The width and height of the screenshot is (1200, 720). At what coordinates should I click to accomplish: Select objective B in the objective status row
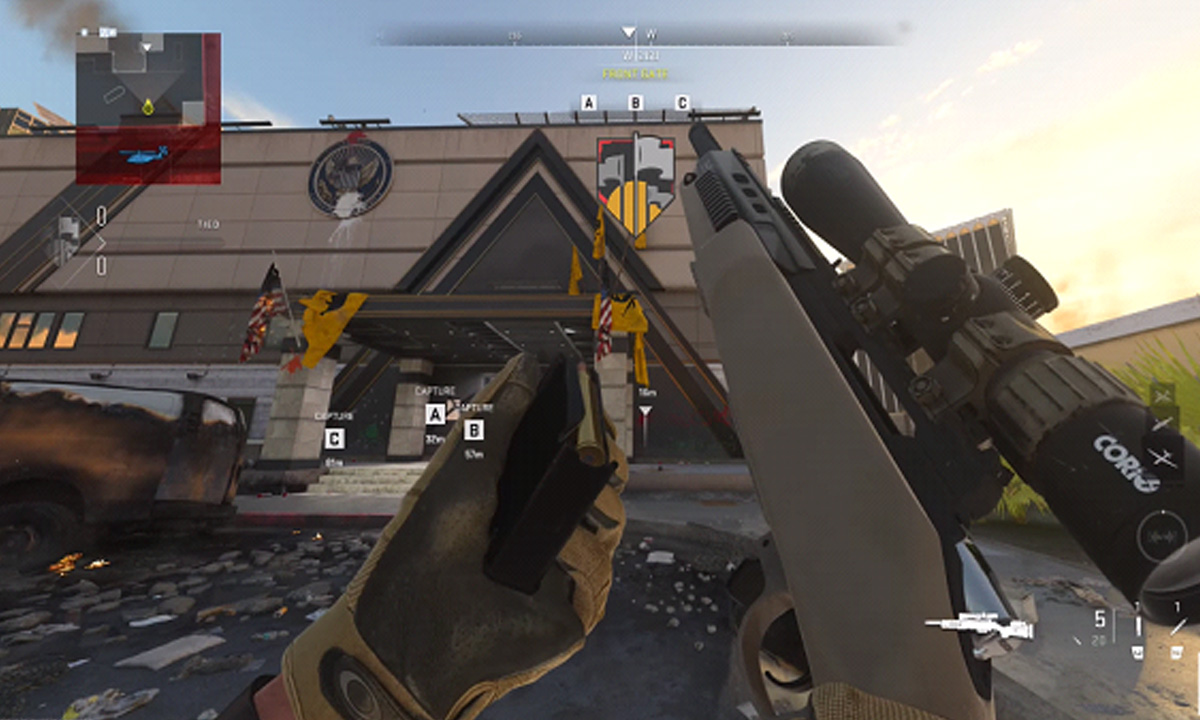(x=635, y=103)
